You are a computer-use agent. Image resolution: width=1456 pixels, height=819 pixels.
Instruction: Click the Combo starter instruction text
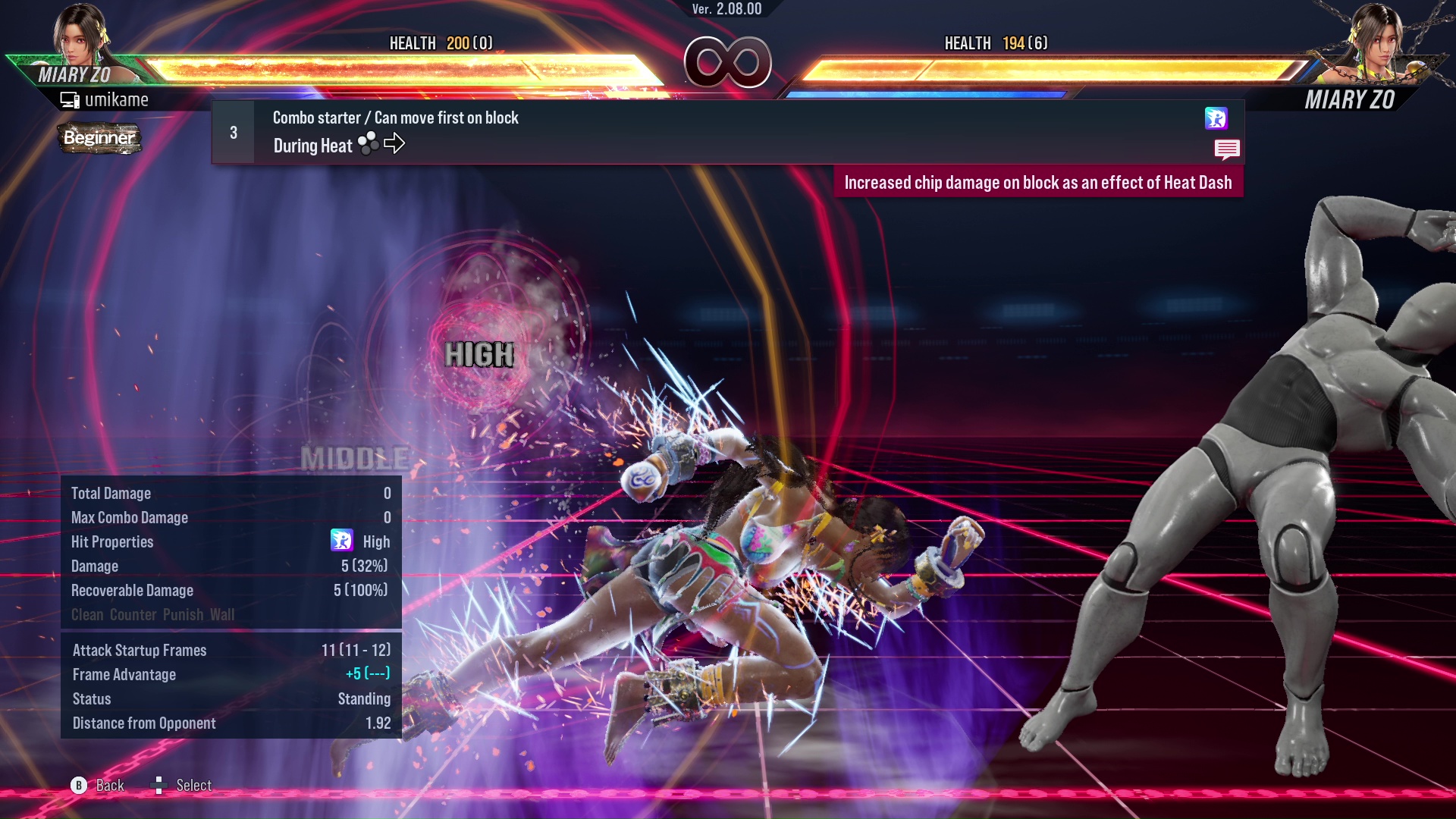(x=394, y=118)
